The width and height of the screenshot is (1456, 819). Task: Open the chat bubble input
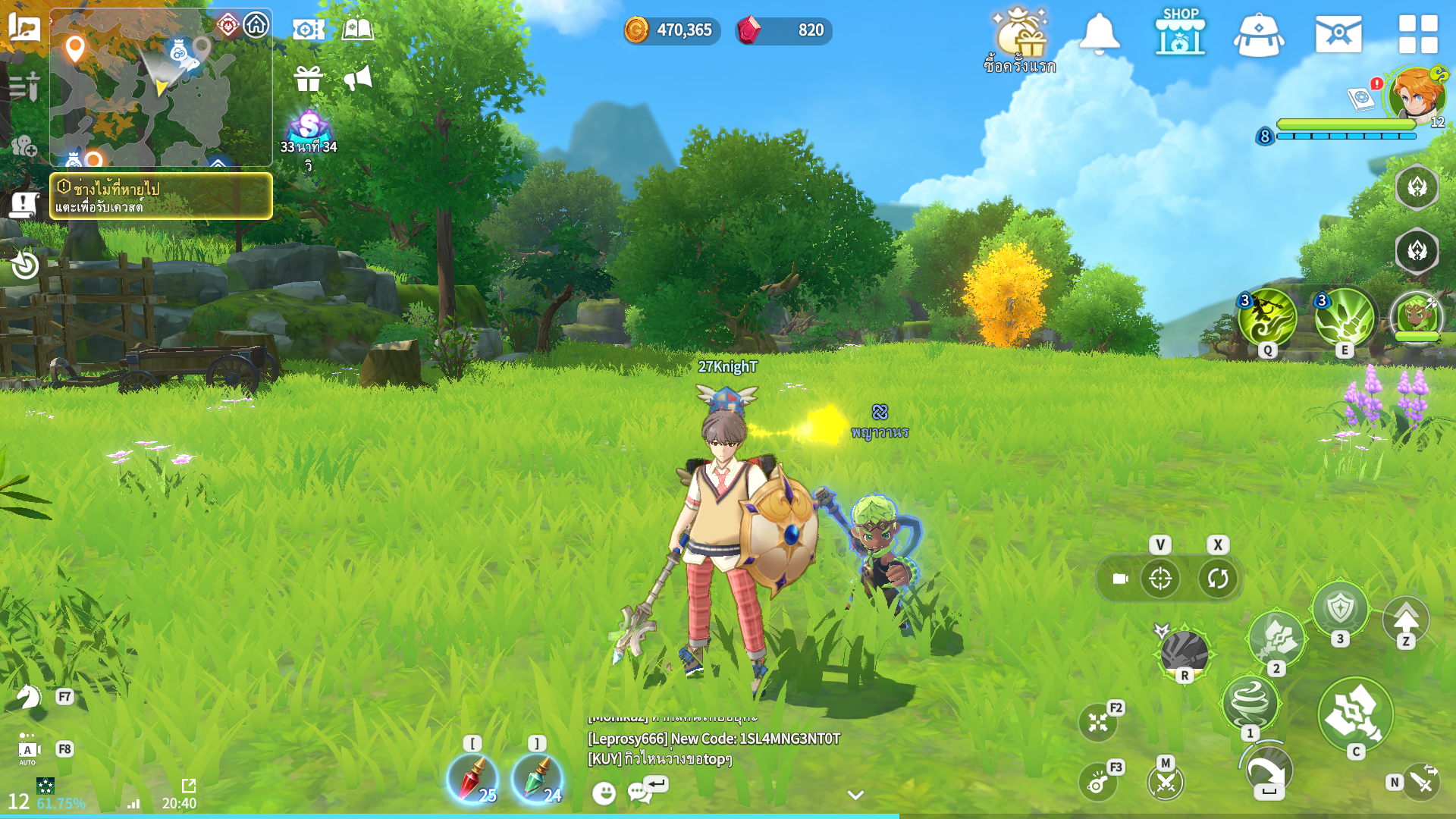(641, 792)
